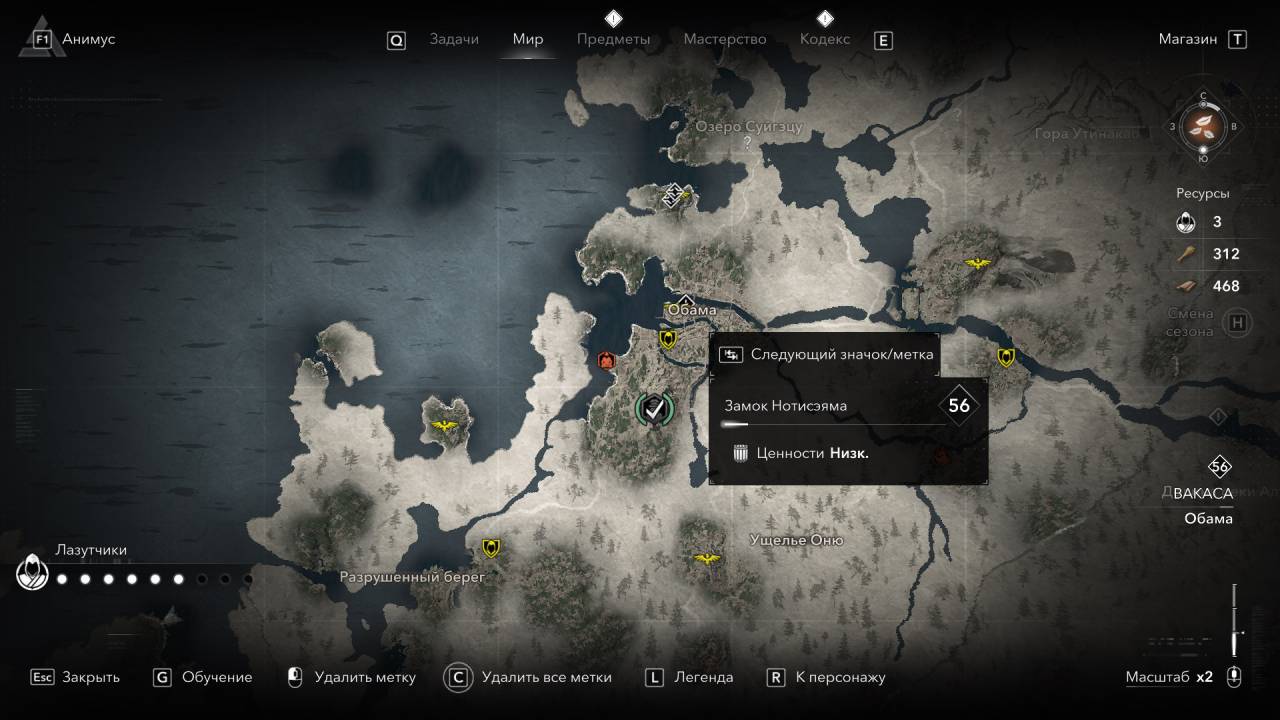
Task: Select the red marker west of Обама
Action: [x=605, y=360]
